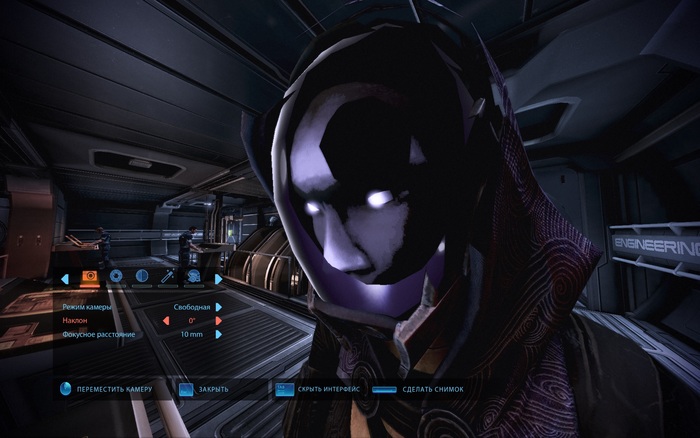The height and width of the screenshot is (438, 700).
Task: Decrease Наклон with its left red arrow
Action: click(x=166, y=320)
